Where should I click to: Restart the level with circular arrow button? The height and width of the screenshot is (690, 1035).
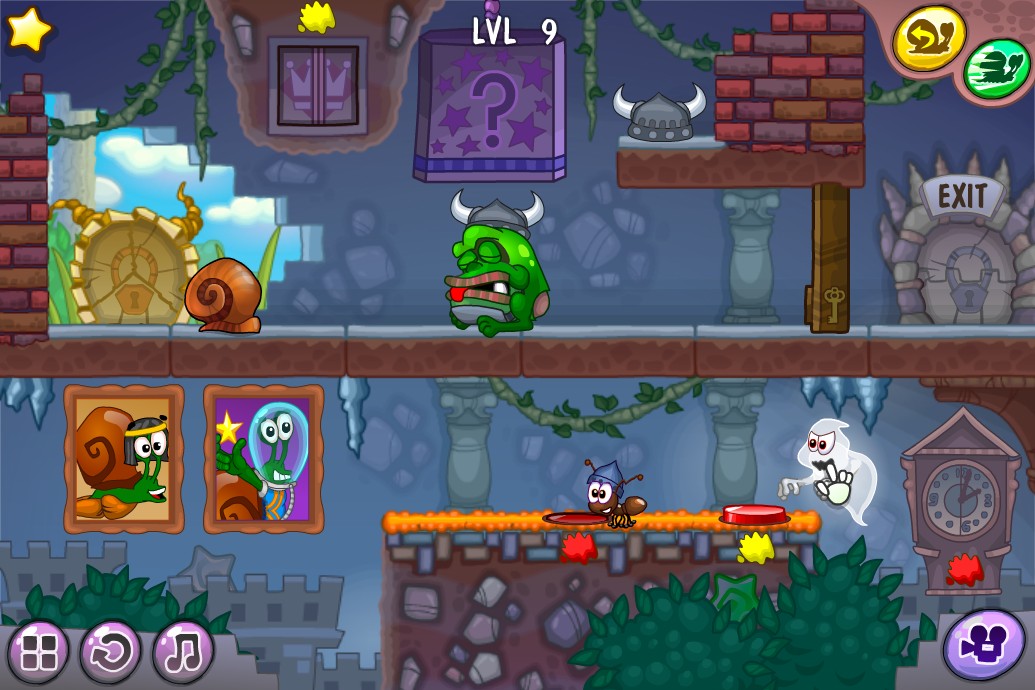[110, 652]
